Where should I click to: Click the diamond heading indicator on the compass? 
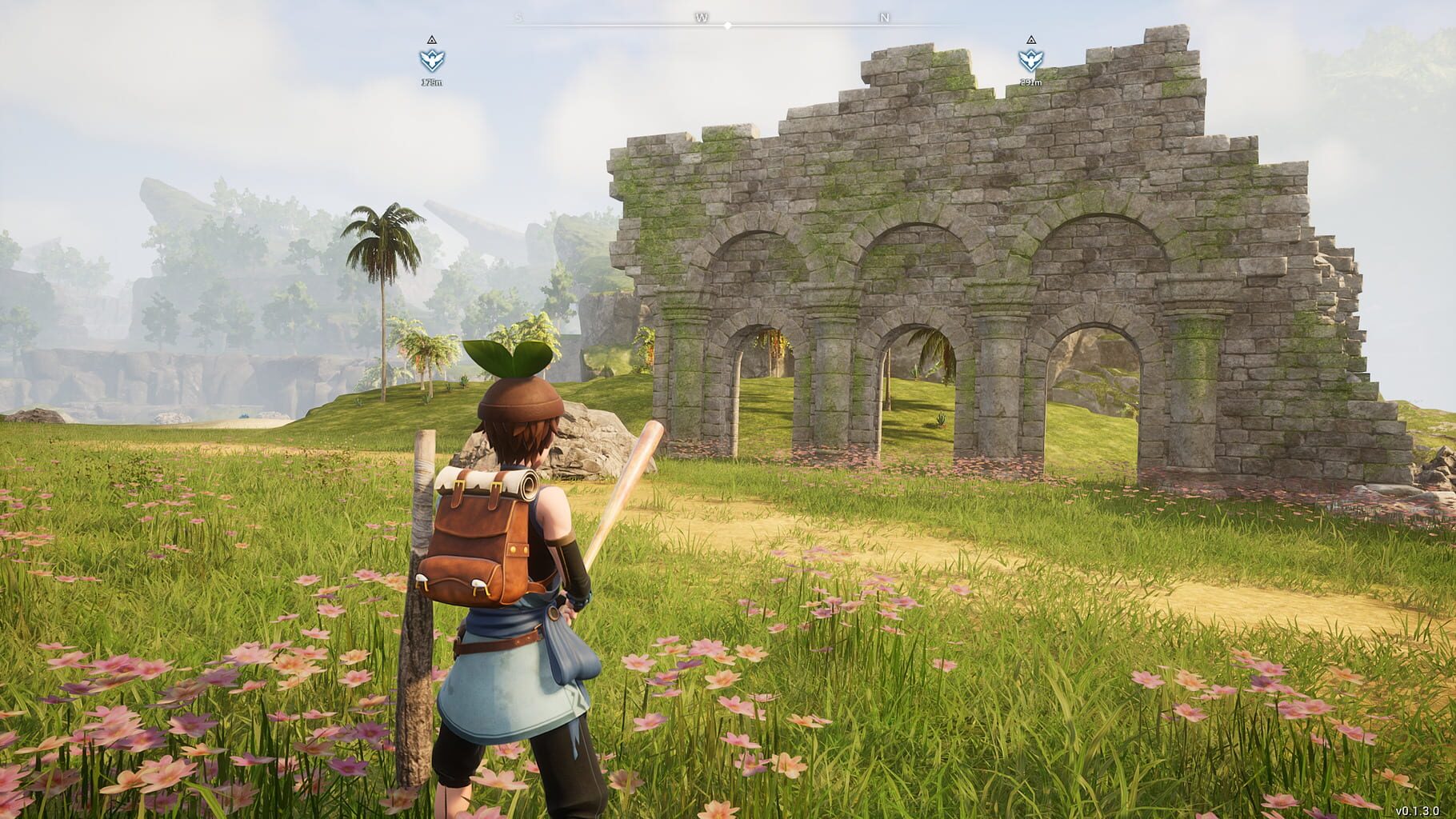click(x=727, y=24)
